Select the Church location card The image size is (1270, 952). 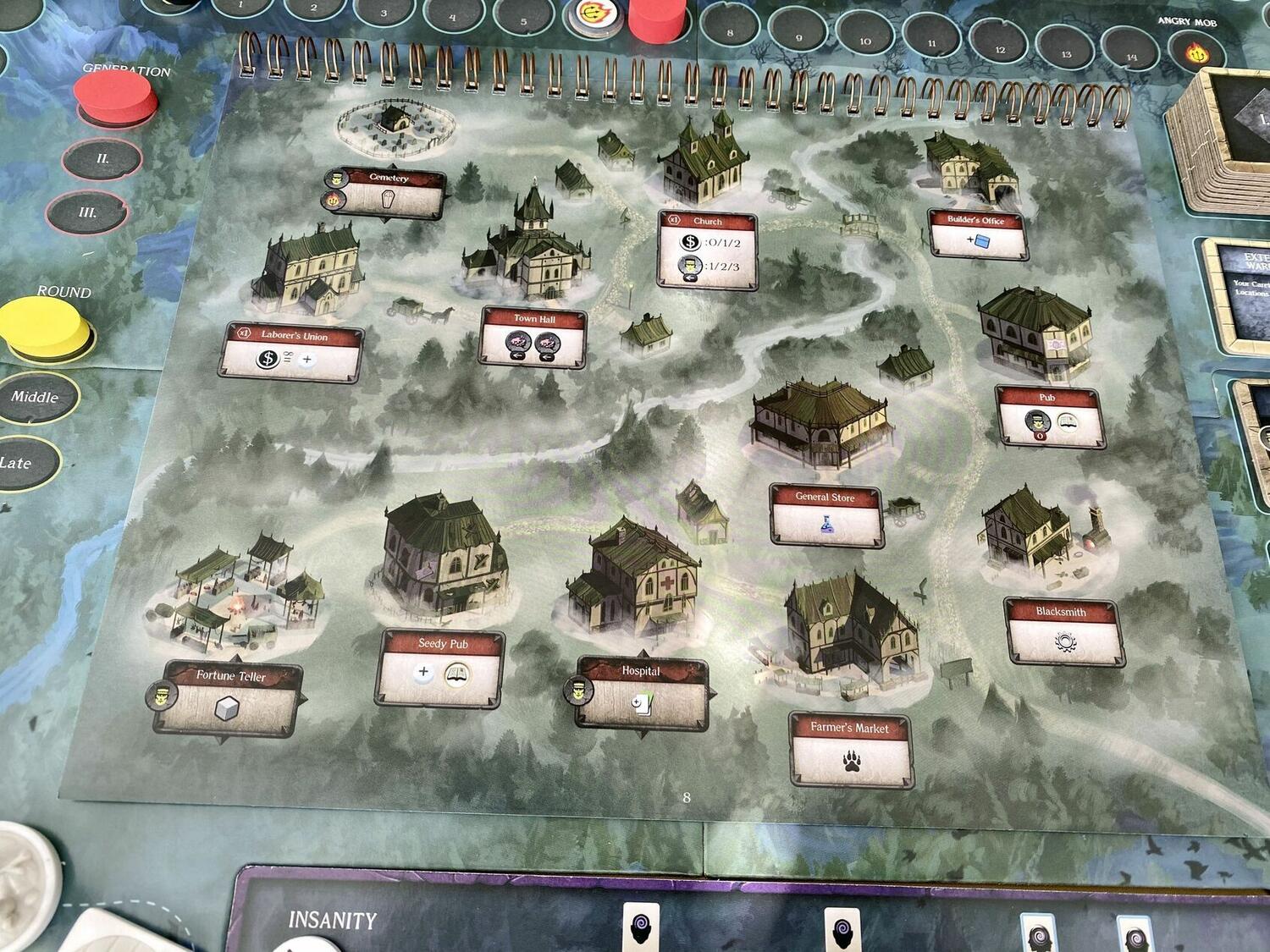(x=708, y=249)
